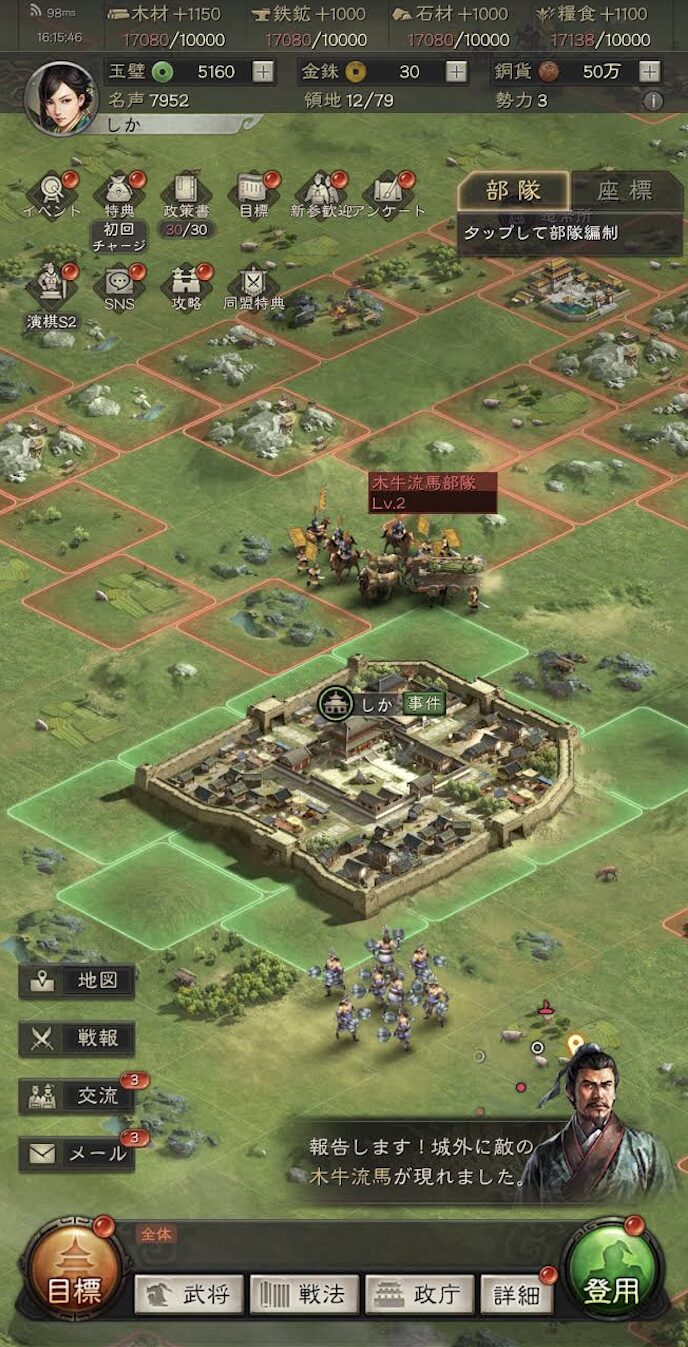Open the 地図 map button
The image size is (688, 1347).
click(x=77, y=981)
